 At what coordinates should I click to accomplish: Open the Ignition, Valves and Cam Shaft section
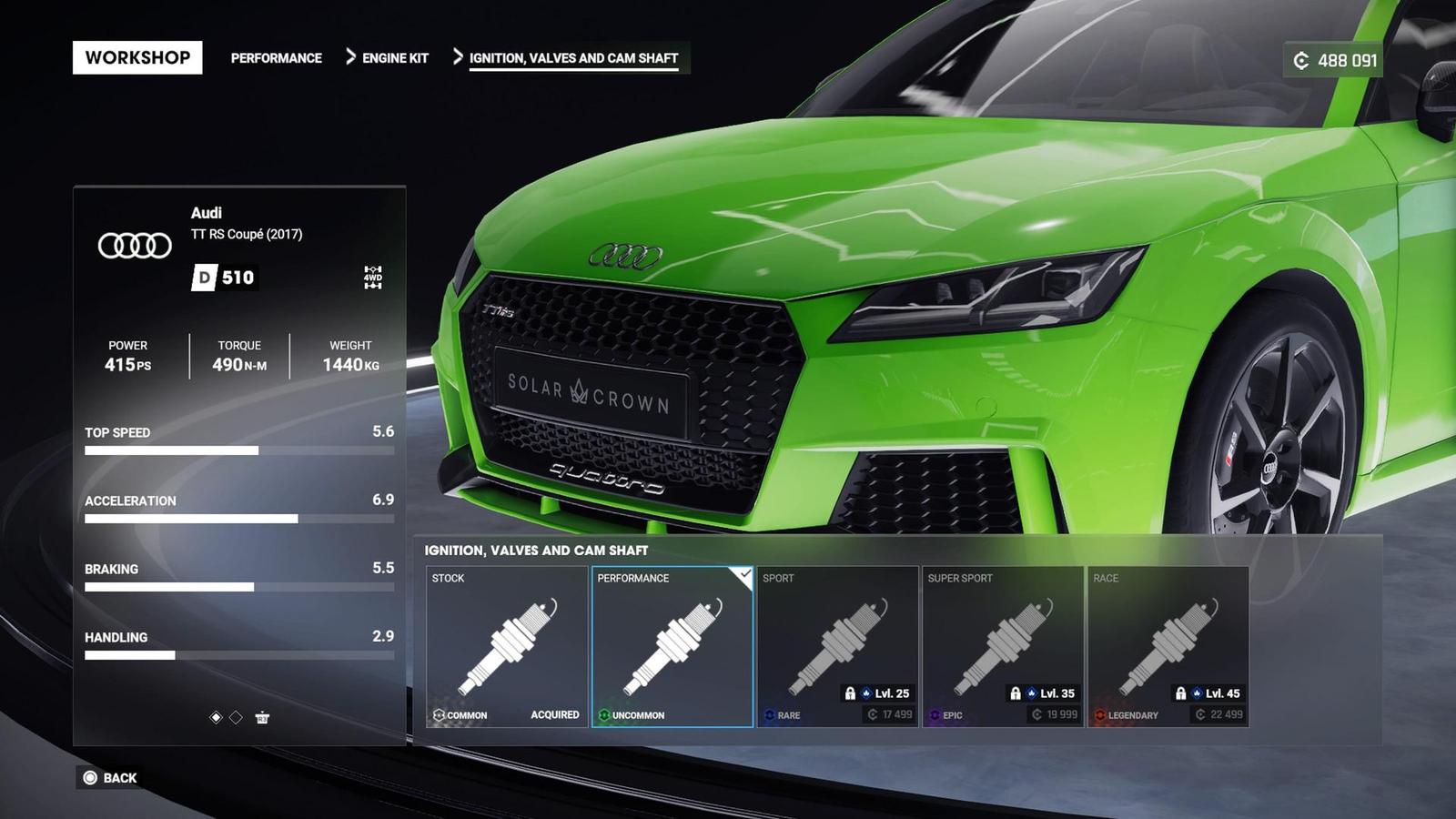click(x=572, y=57)
